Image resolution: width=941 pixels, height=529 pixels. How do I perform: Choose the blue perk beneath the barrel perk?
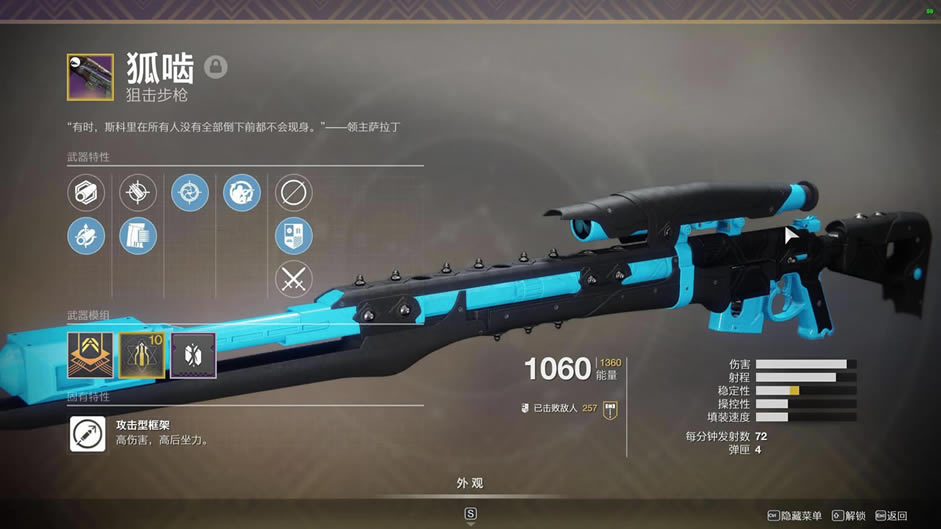pos(86,236)
